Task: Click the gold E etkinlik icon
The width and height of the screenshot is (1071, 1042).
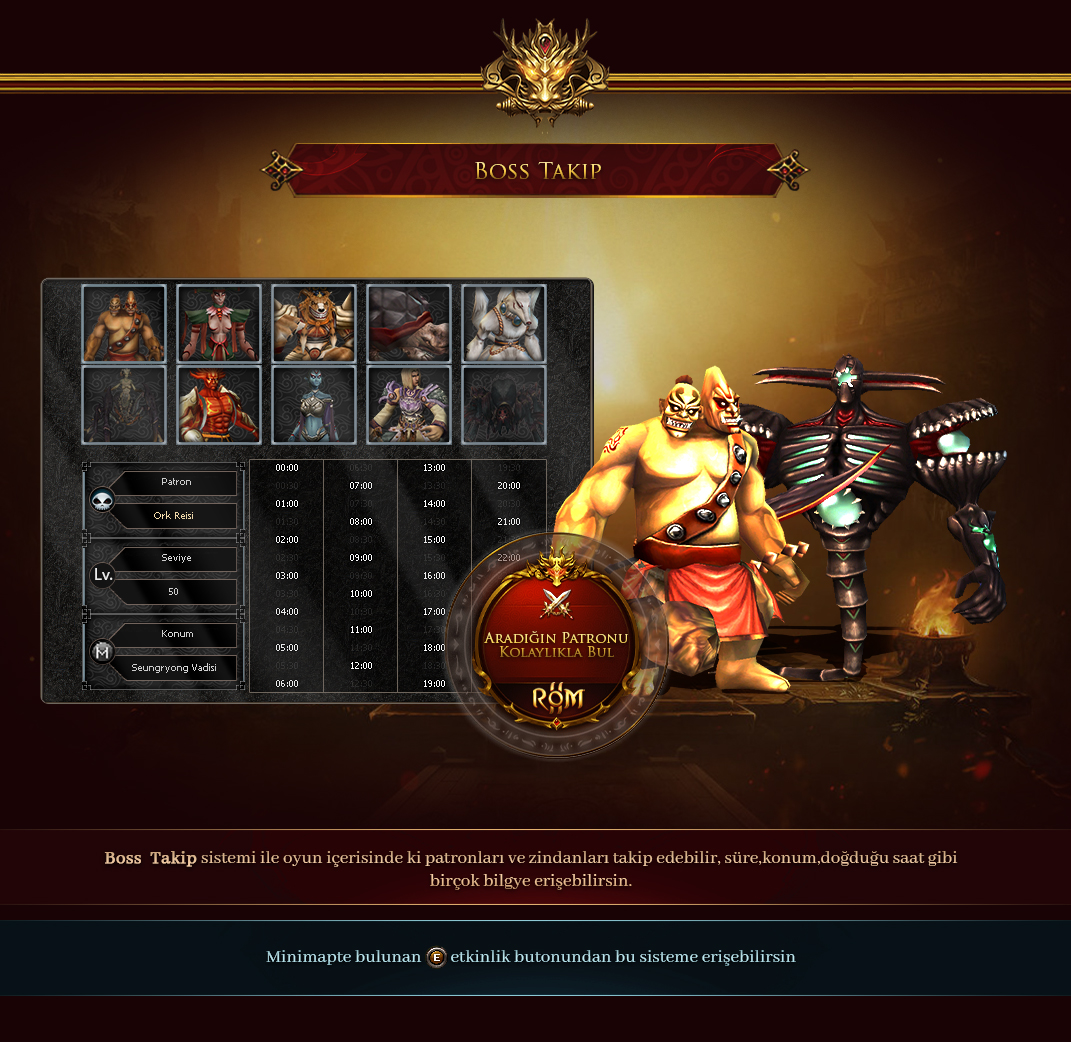Action: [436, 957]
